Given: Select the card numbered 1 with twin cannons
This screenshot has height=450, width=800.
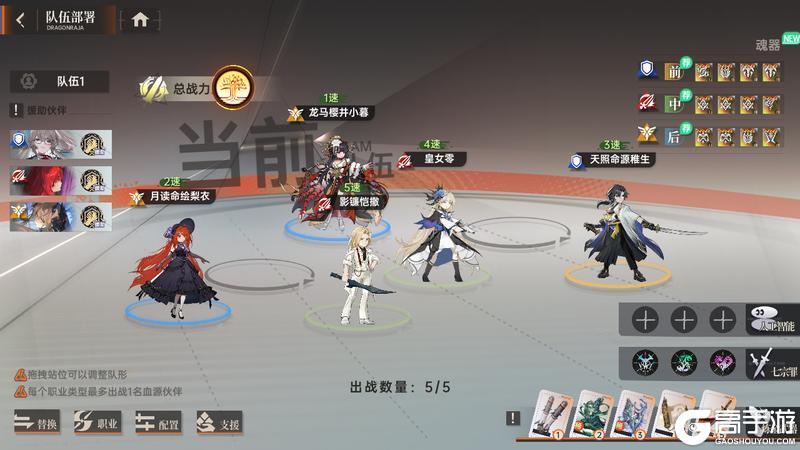Looking at the screenshot, I should [x=547, y=414].
